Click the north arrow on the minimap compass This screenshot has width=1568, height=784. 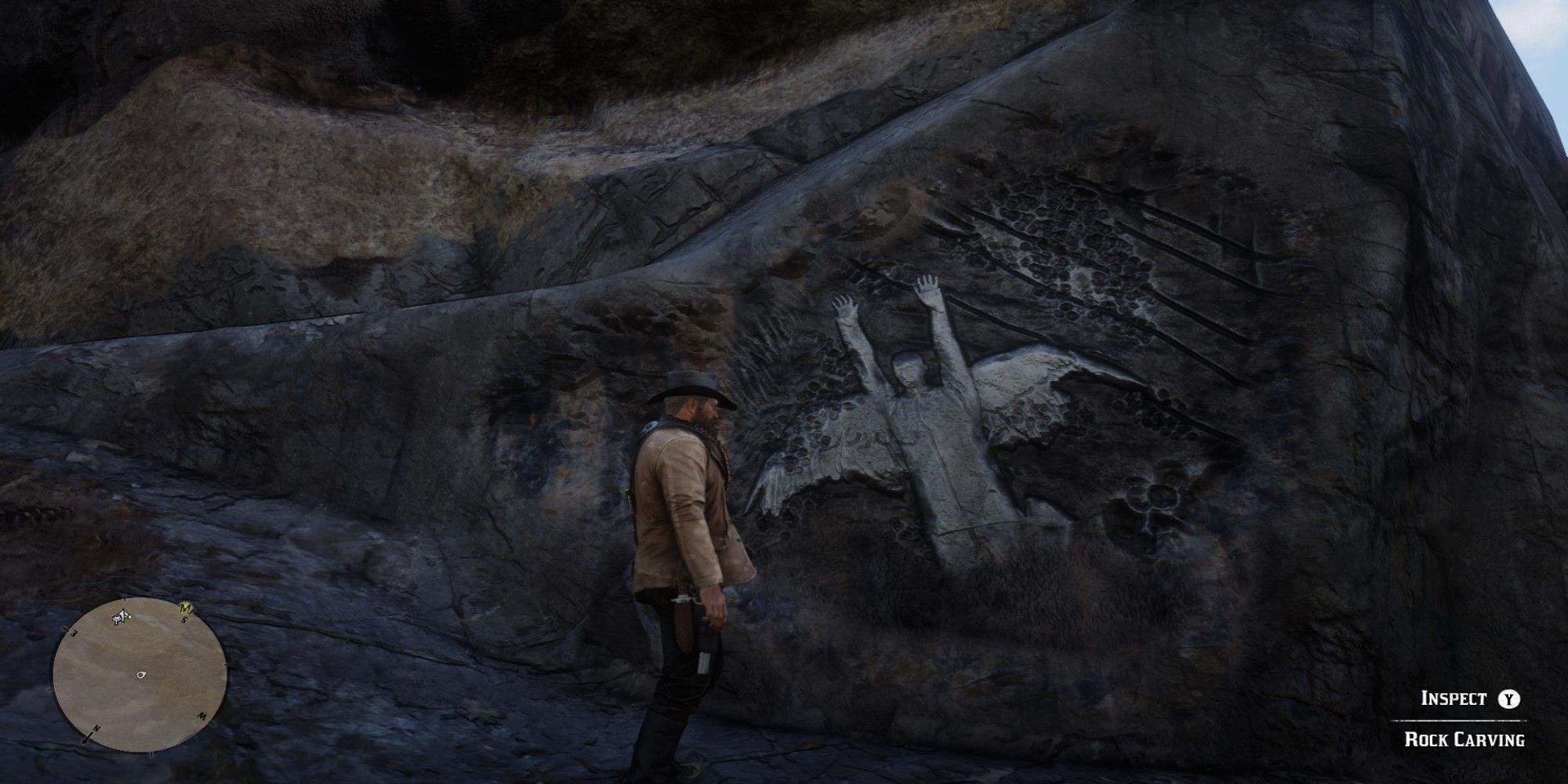(88, 739)
